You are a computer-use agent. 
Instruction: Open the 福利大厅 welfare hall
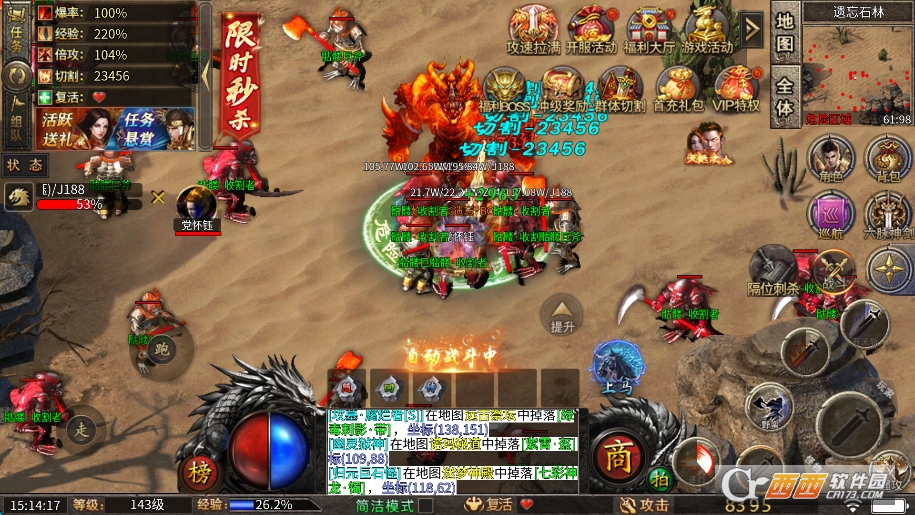point(650,28)
